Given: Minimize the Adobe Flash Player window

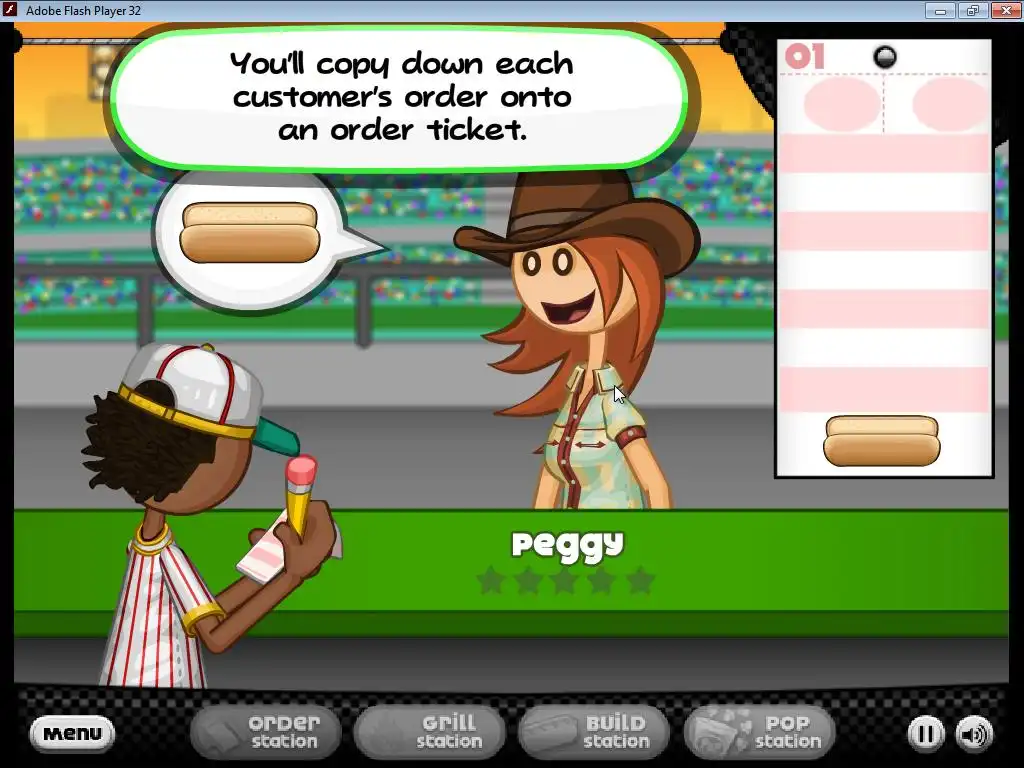Looking at the screenshot, I should click(x=940, y=10).
